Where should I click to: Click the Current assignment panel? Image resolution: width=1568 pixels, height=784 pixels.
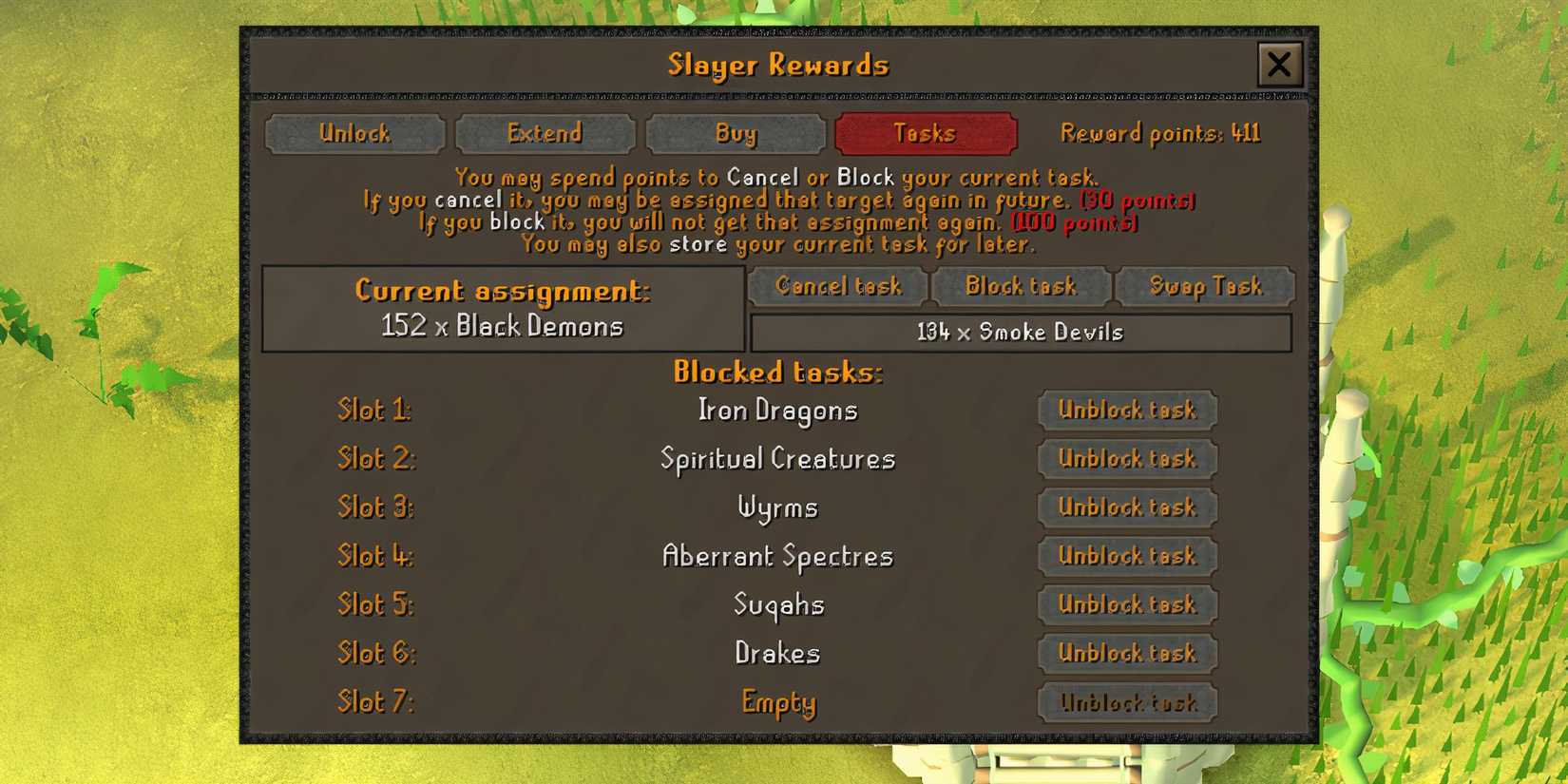point(502,307)
